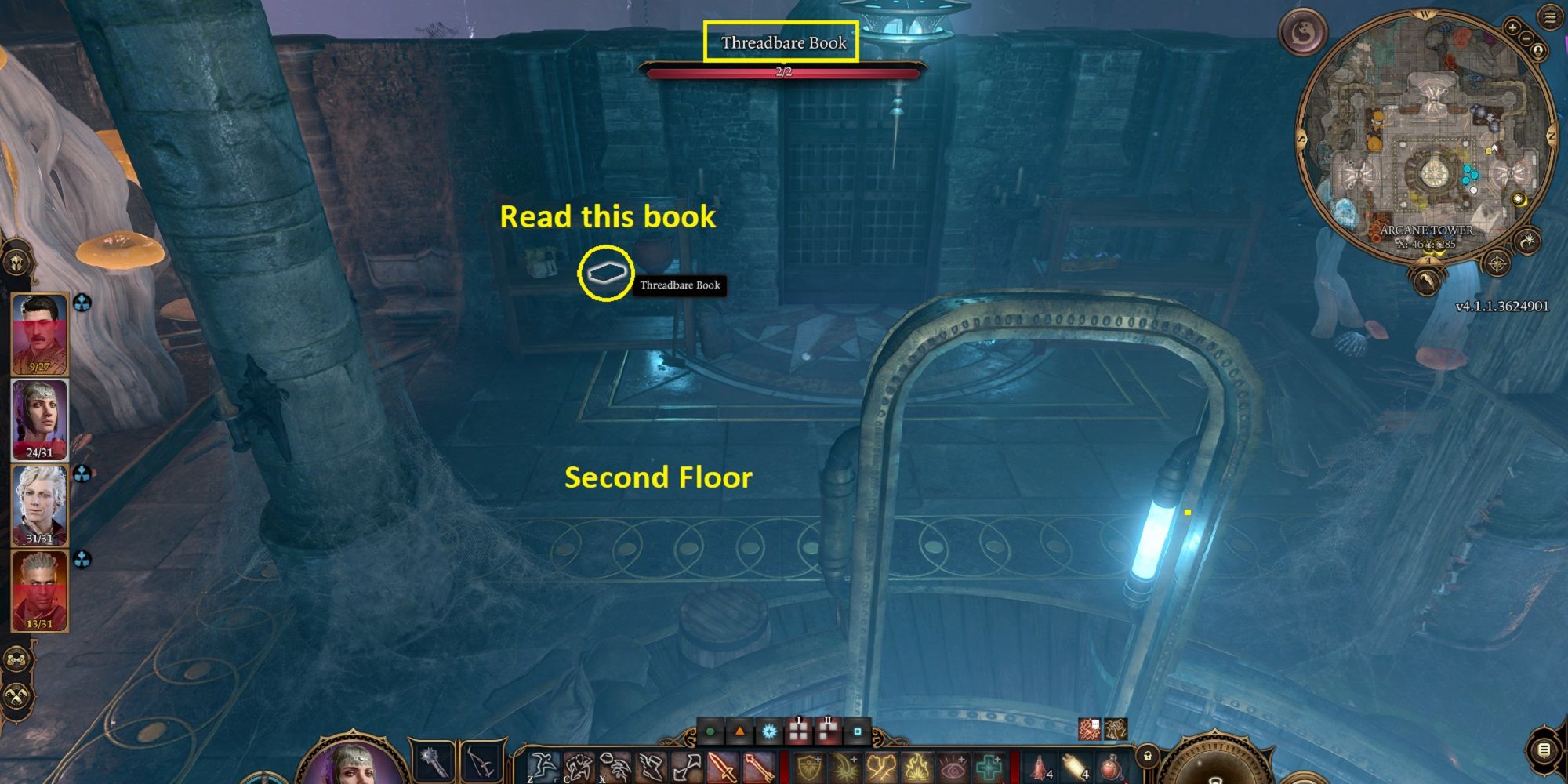This screenshot has width=1568, height=784.
Task: Zoom in the minimap with plus button
Action: tap(1513, 27)
